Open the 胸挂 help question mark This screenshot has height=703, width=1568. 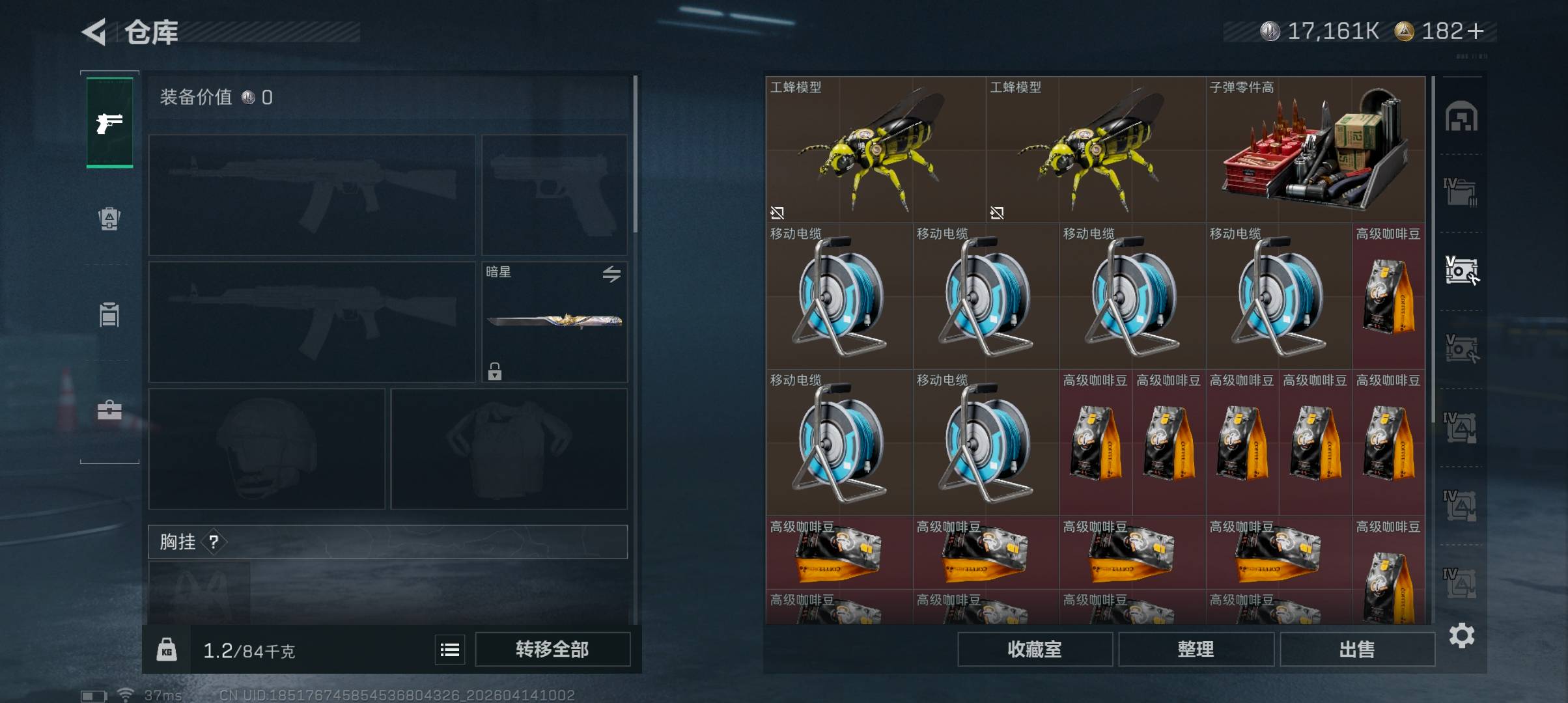tap(214, 542)
